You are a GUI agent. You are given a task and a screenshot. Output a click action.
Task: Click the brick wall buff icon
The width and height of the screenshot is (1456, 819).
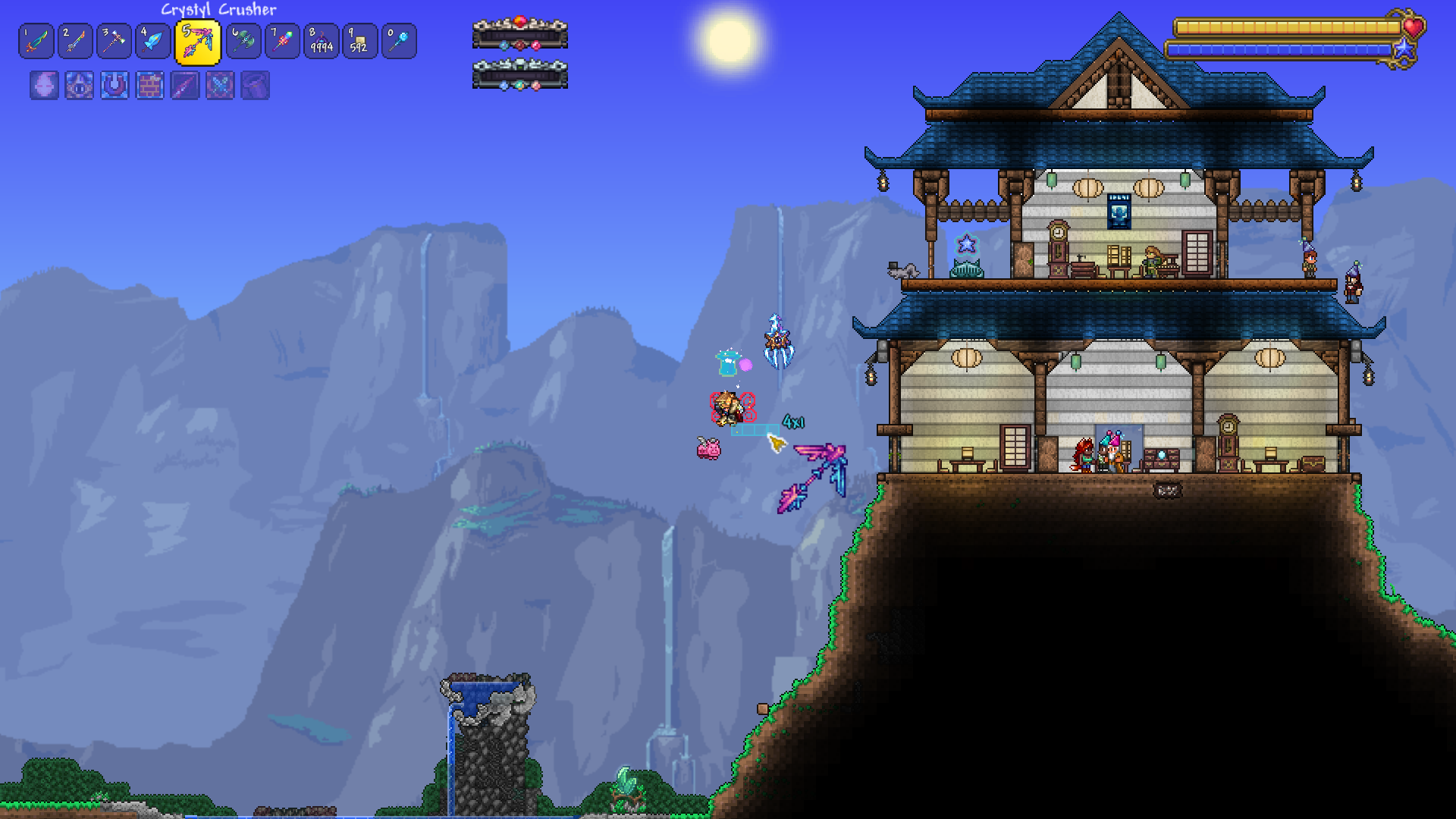[x=150, y=86]
